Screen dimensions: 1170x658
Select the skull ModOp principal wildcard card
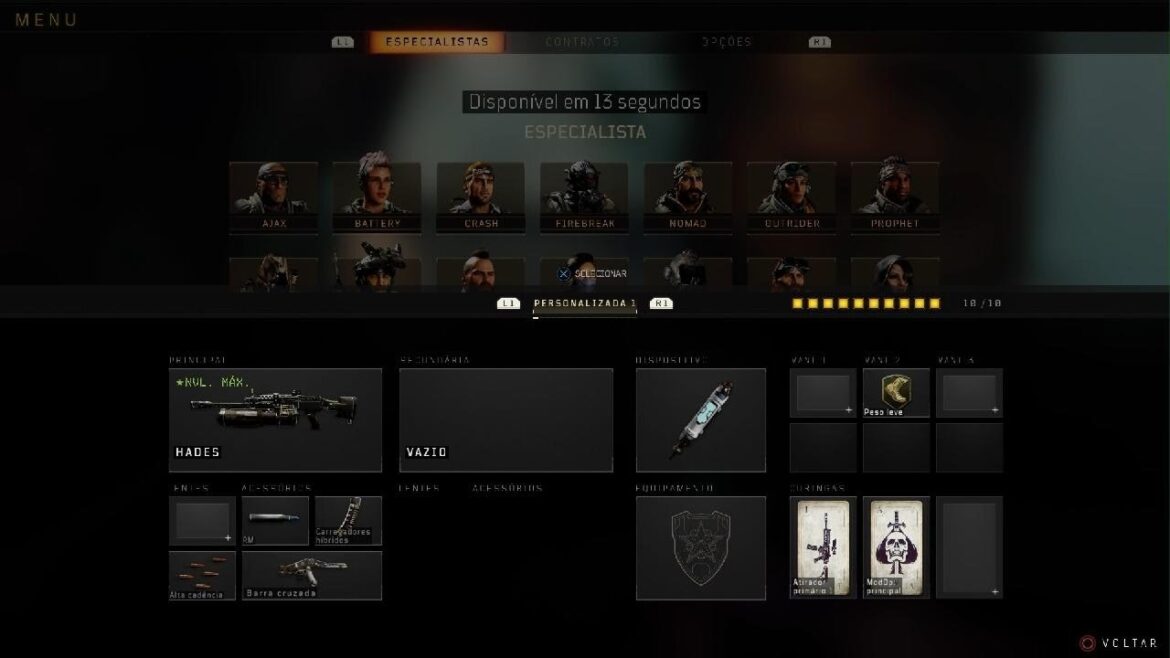tap(896, 547)
